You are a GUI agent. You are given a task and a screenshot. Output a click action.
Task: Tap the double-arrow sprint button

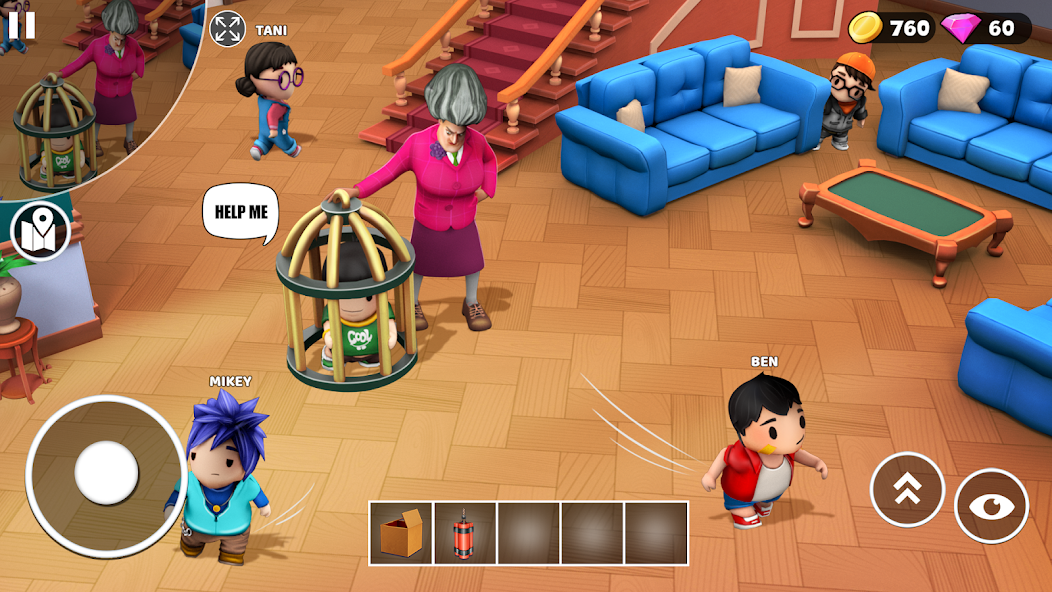pyautogui.click(x=907, y=489)
